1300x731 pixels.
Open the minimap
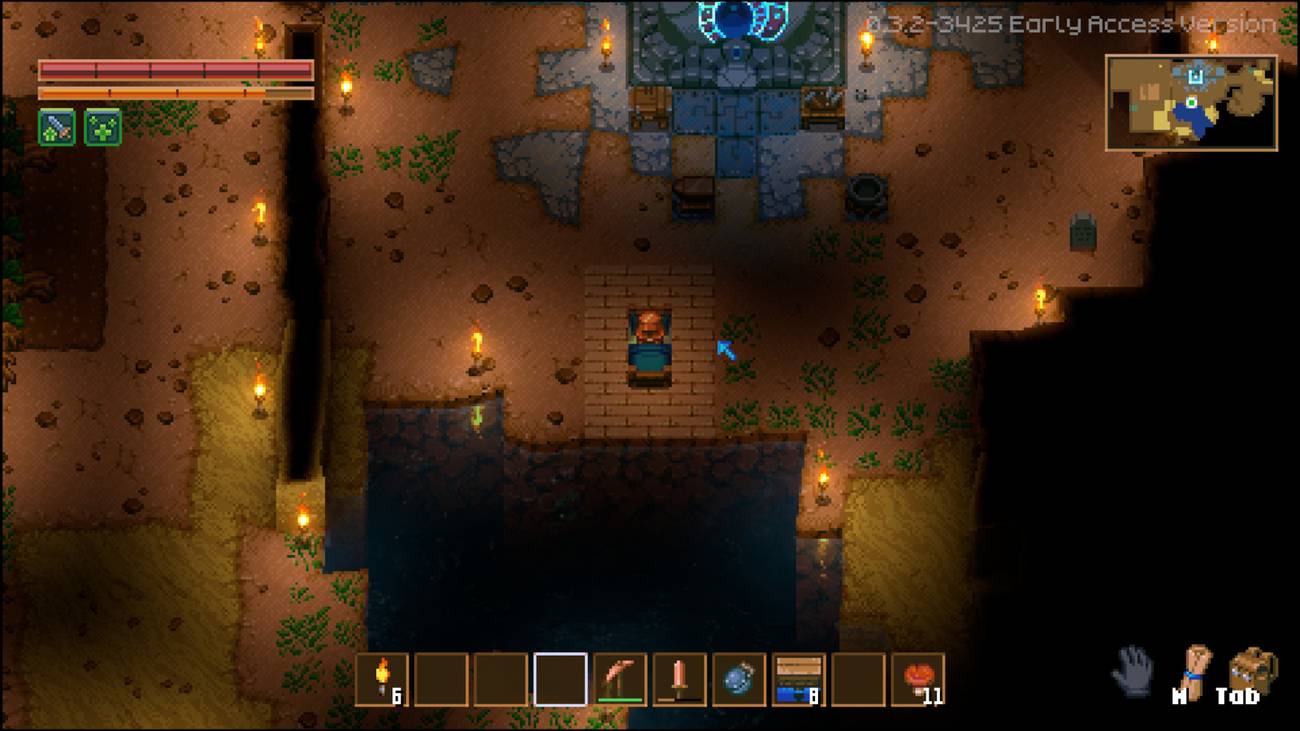[x=1190, y=103]
